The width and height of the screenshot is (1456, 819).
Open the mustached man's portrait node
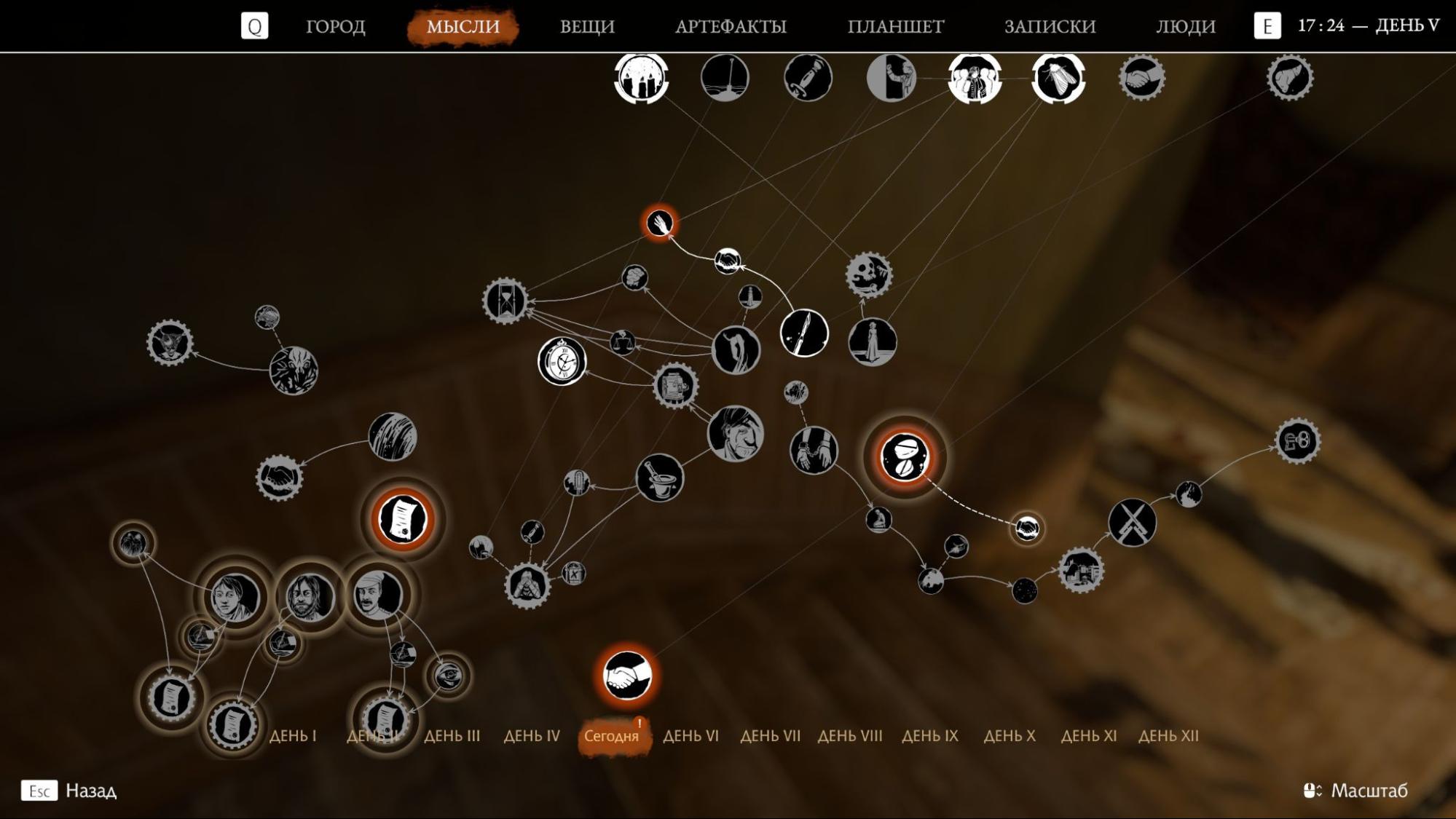(377, 593)
